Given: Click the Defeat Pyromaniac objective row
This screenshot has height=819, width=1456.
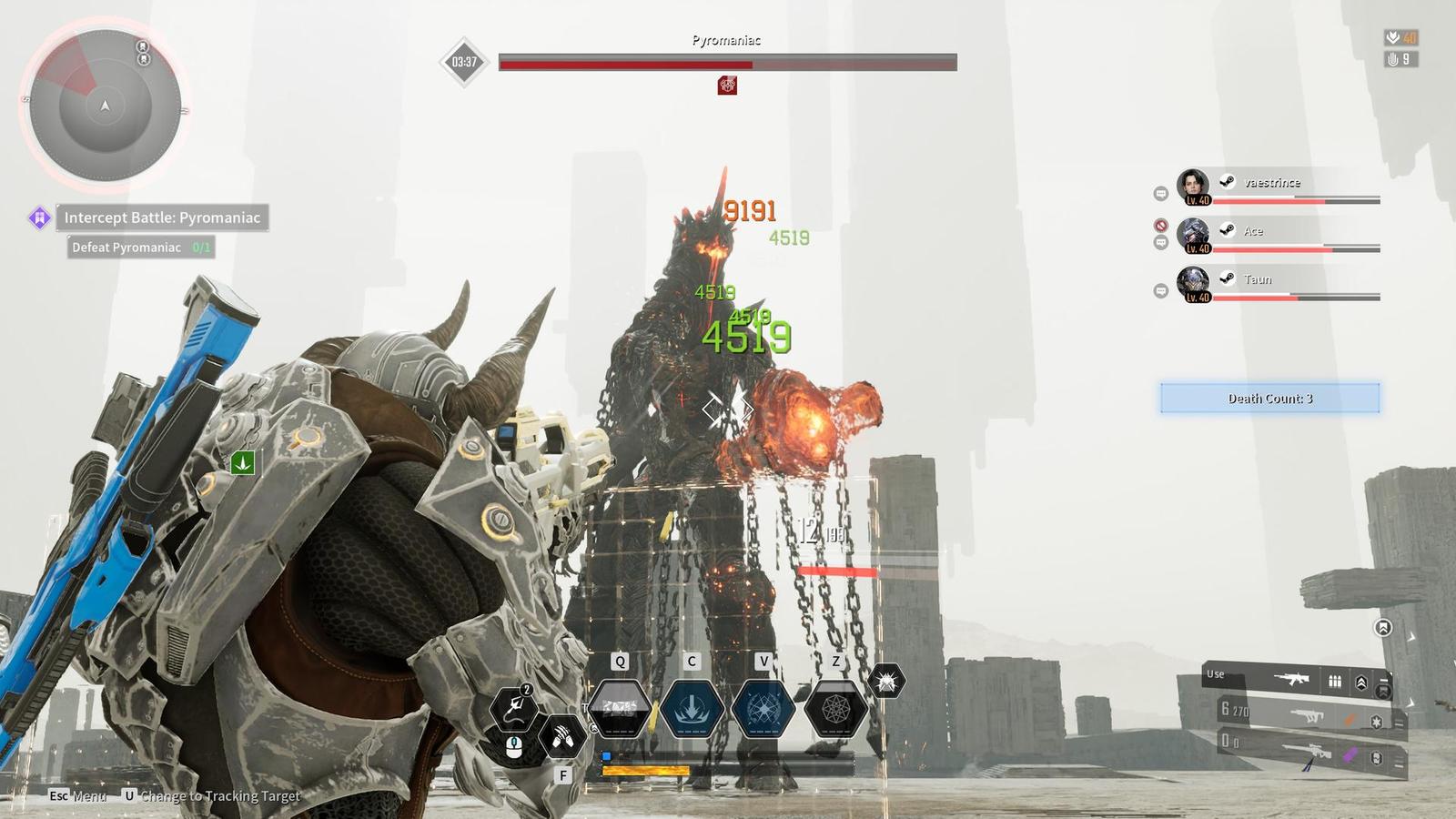Looking at the screenshot, I should click(x=140, y=248).
